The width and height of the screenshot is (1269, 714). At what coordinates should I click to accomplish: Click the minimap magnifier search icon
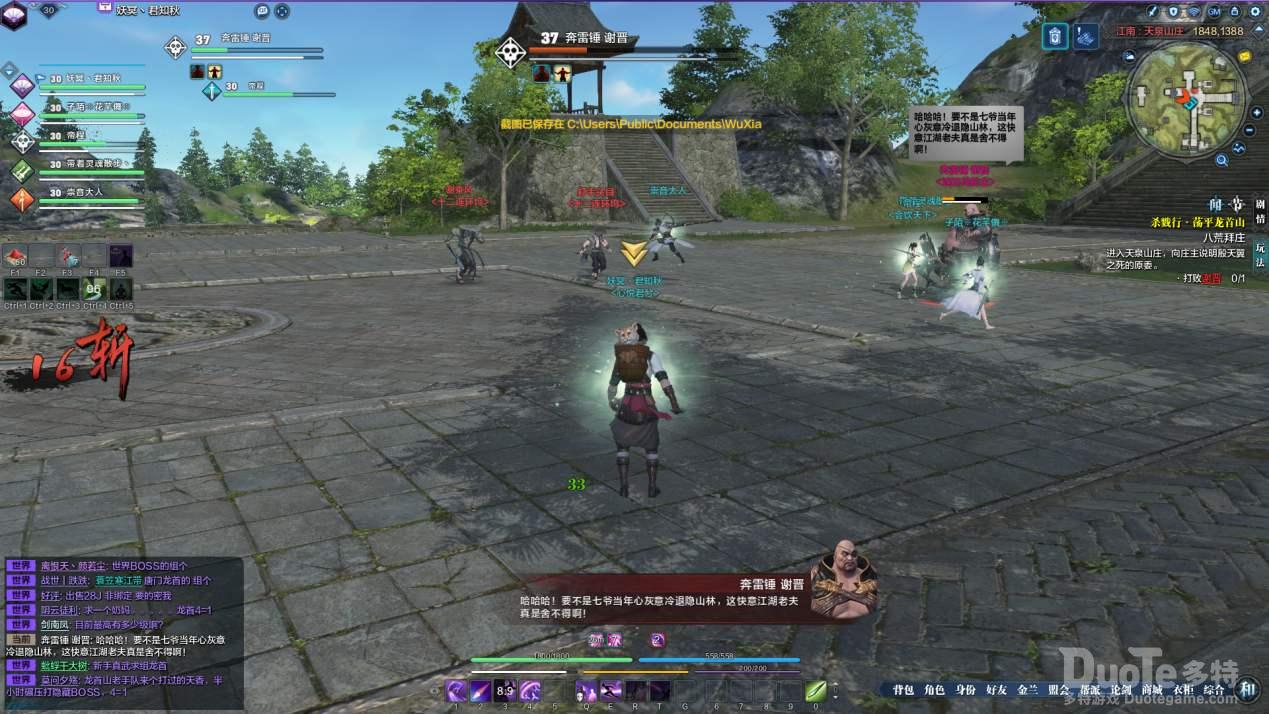[x=1222, y=160]
